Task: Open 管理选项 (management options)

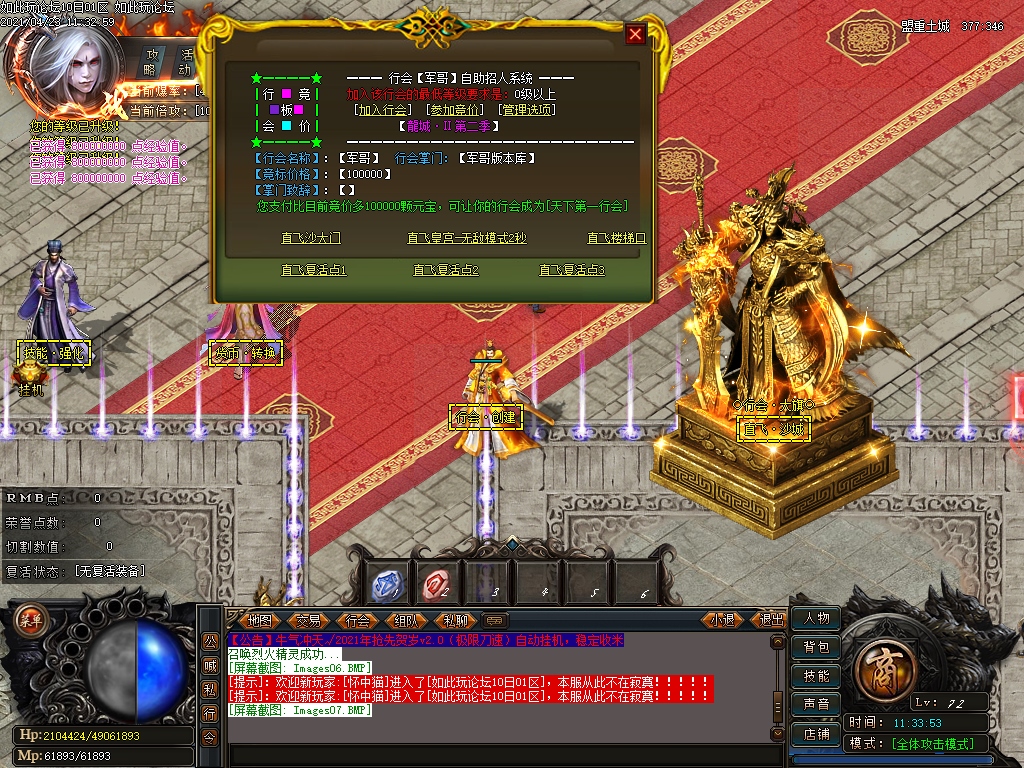Action: coord(527,110)
